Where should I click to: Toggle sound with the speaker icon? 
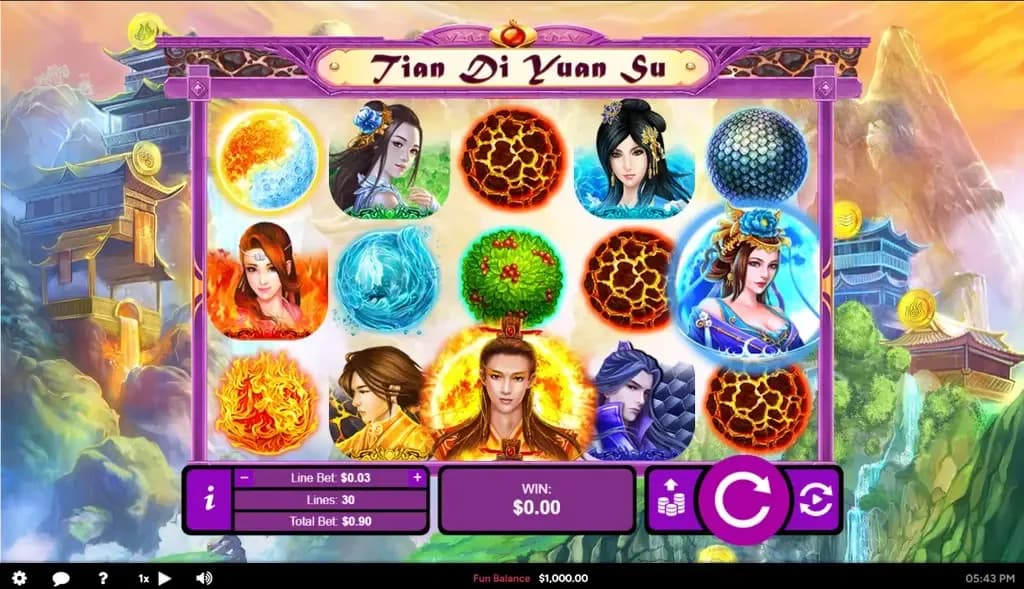204,578
